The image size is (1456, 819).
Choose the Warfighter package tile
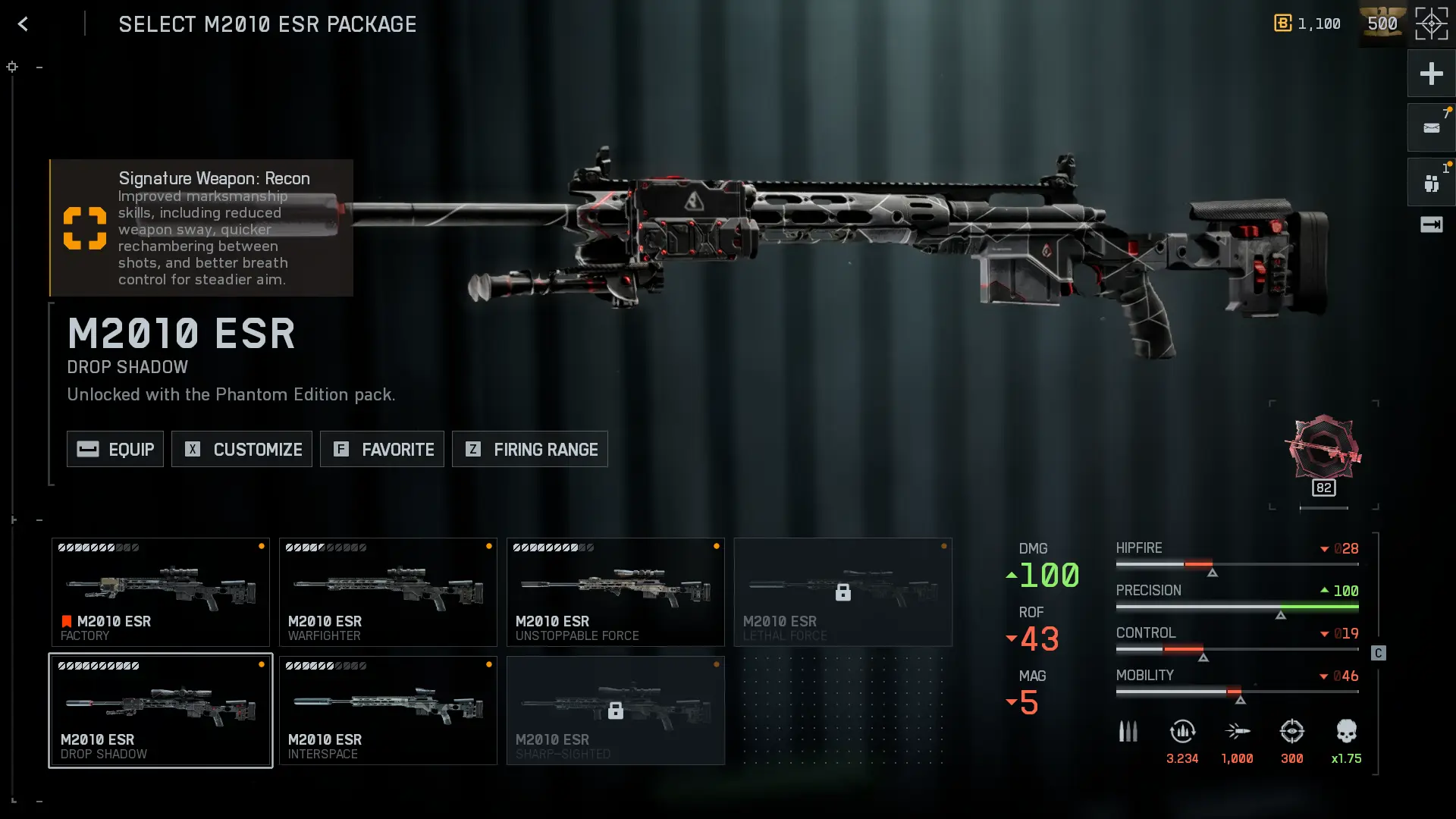tap(388, 592)
